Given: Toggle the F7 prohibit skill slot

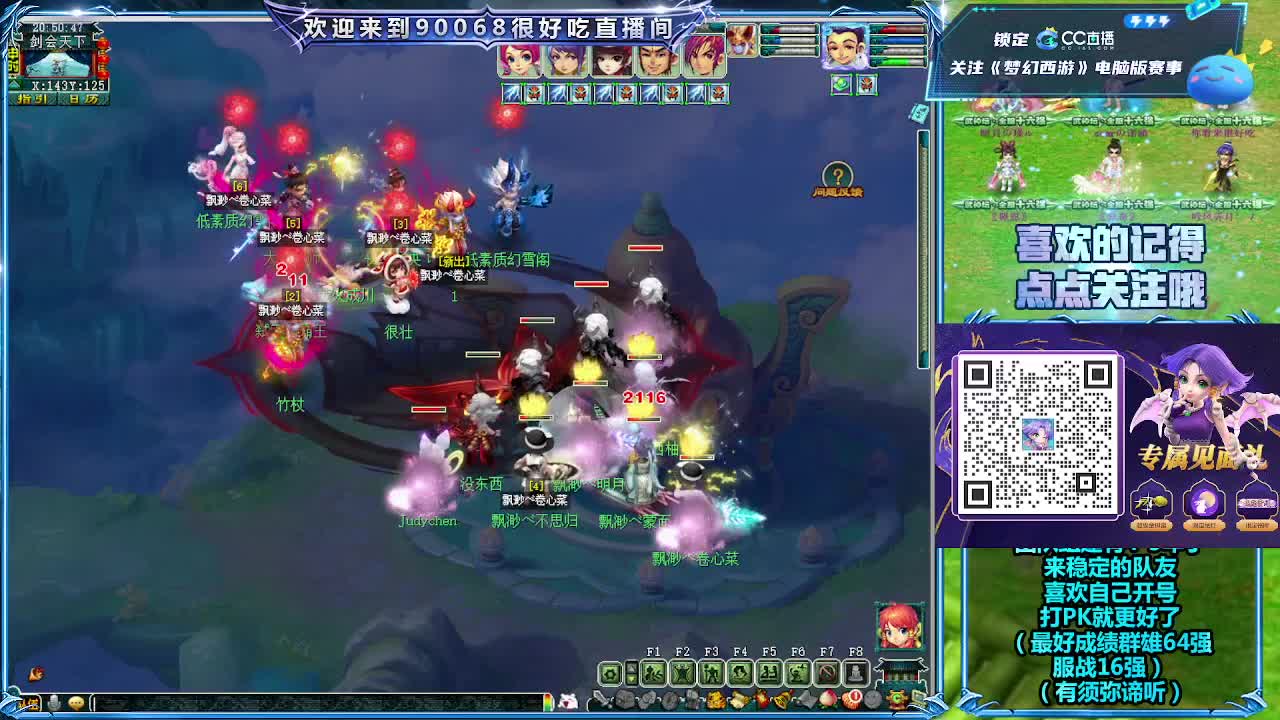Looking at the screenshot, I should tap(828, 671).
